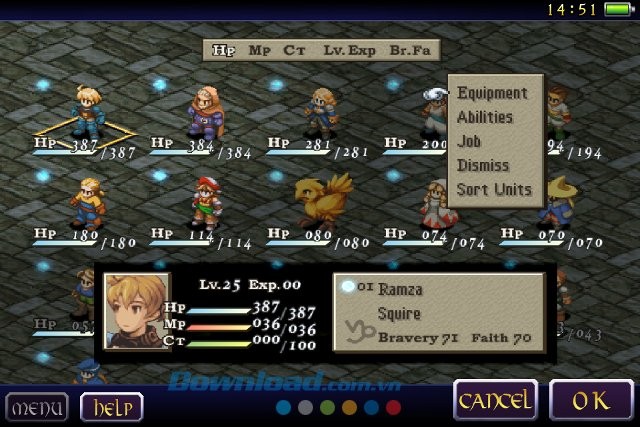Choose Dismiss in the popup menu

(482, 165)
